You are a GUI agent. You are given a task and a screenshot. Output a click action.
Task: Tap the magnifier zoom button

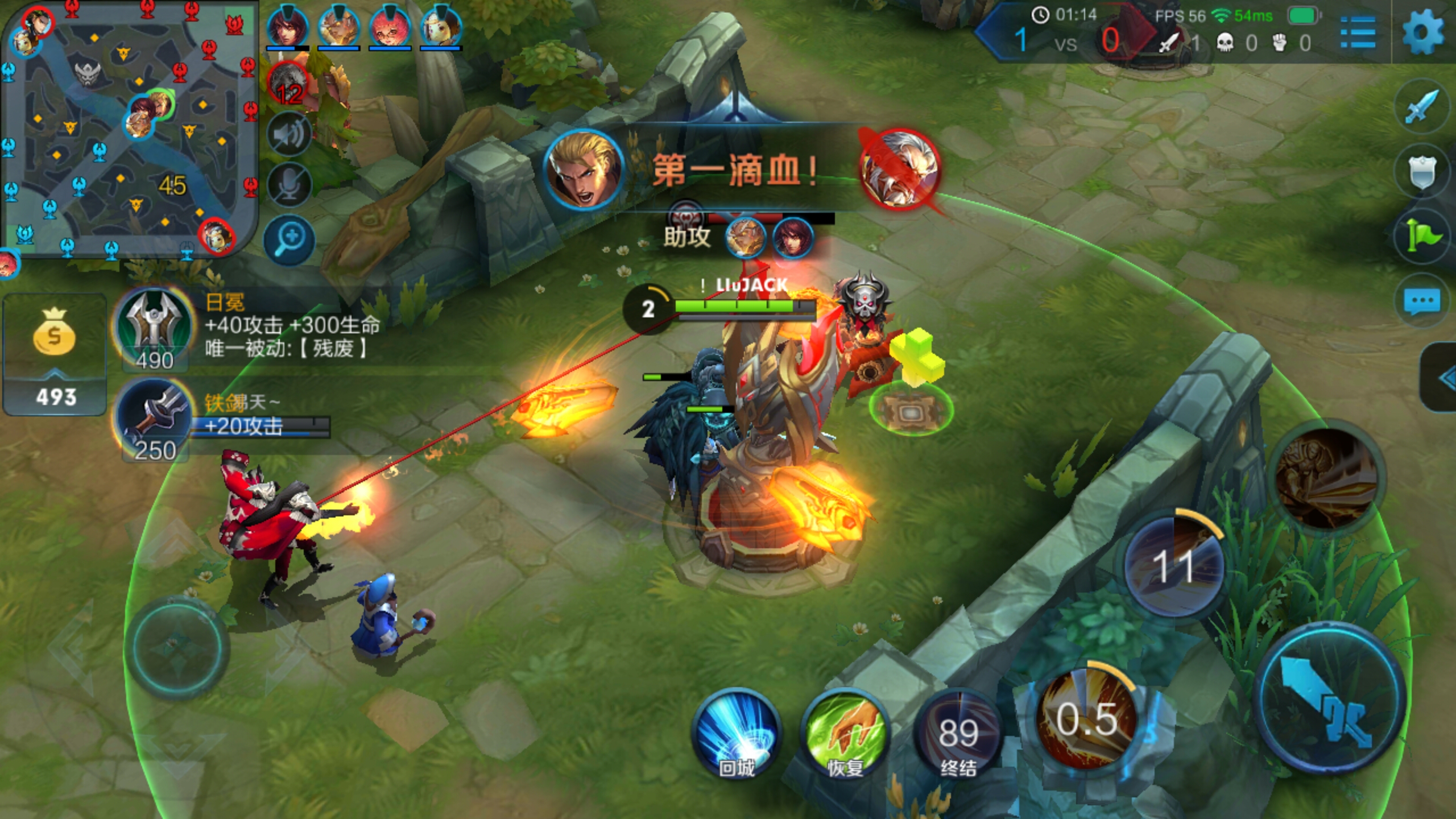tap(289, 239)
